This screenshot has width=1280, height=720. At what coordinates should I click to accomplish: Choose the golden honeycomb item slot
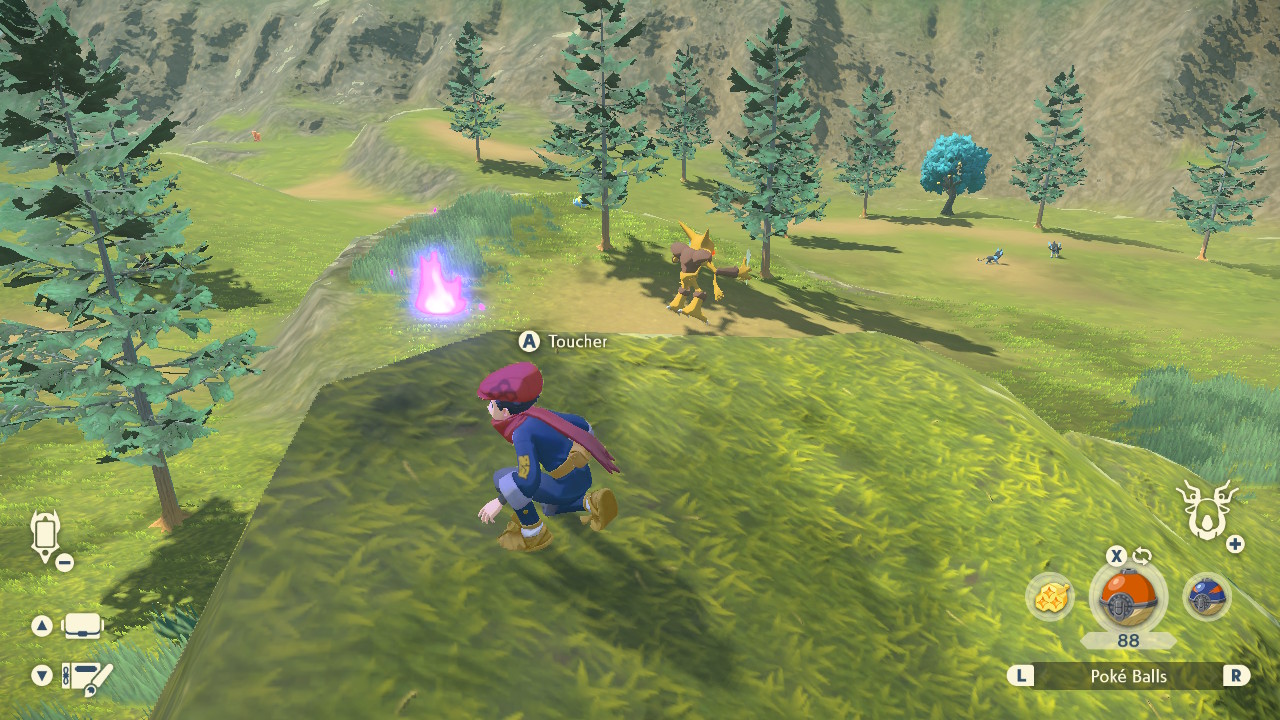click(1050, 597)
